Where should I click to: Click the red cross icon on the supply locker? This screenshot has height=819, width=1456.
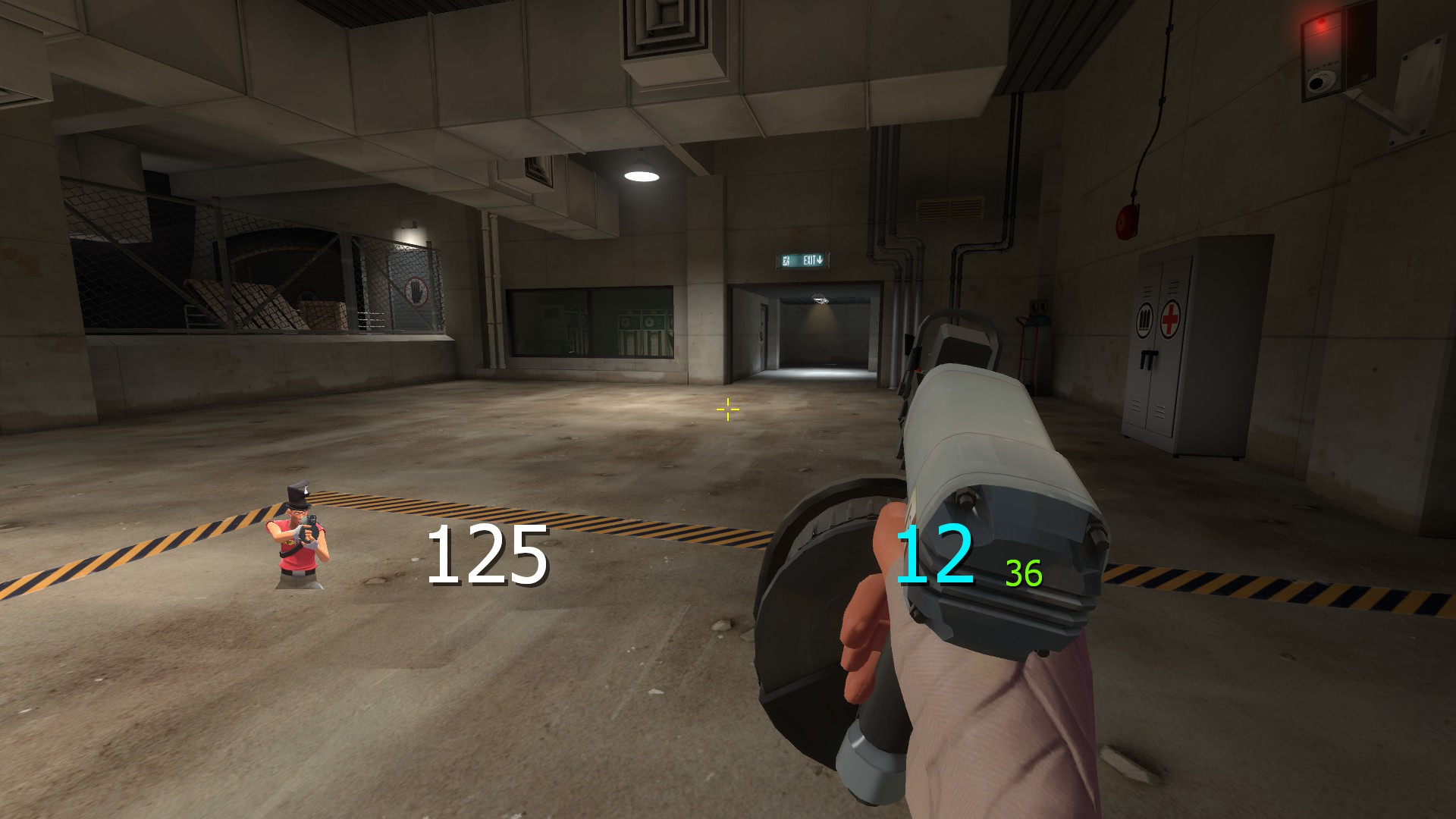point(1170,319)
